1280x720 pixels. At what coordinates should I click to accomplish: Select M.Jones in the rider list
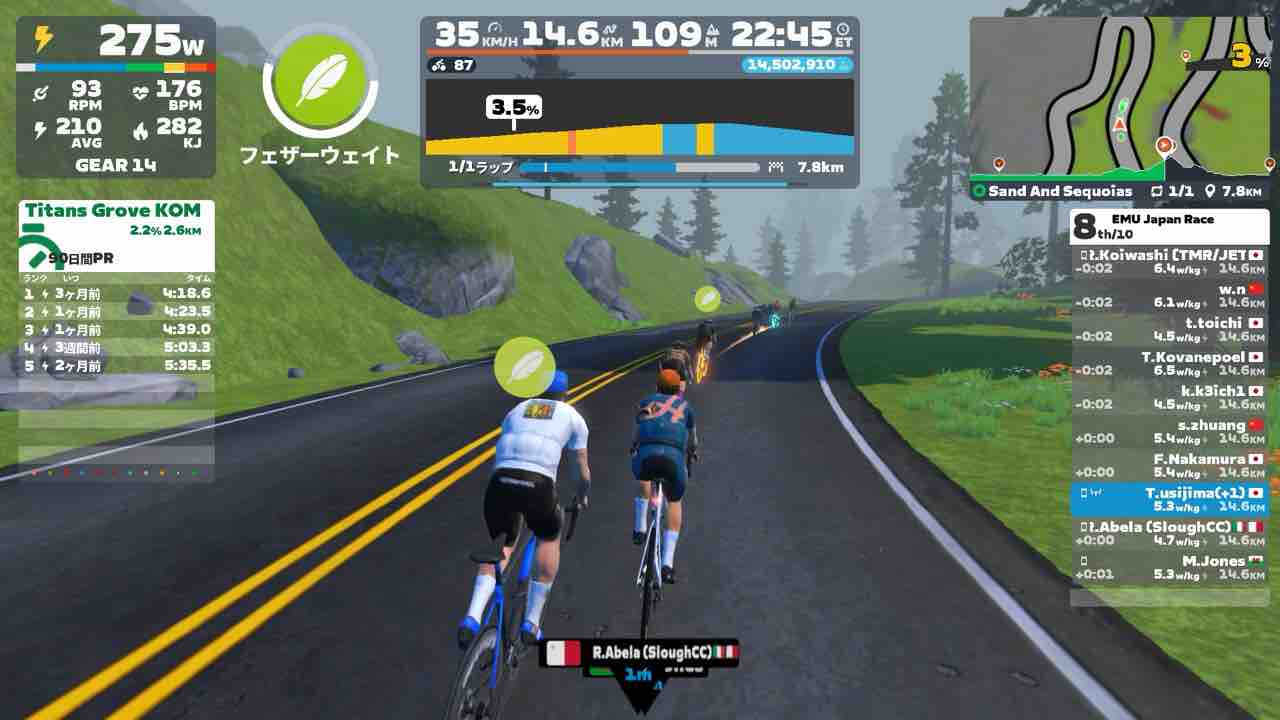(1169, 568)
